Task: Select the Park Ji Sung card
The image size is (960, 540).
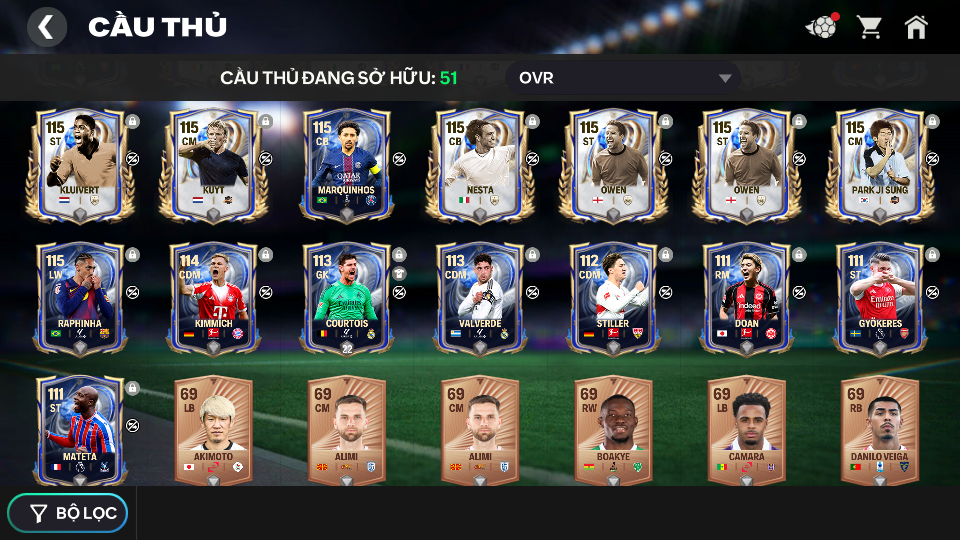Action: point(879,163)
